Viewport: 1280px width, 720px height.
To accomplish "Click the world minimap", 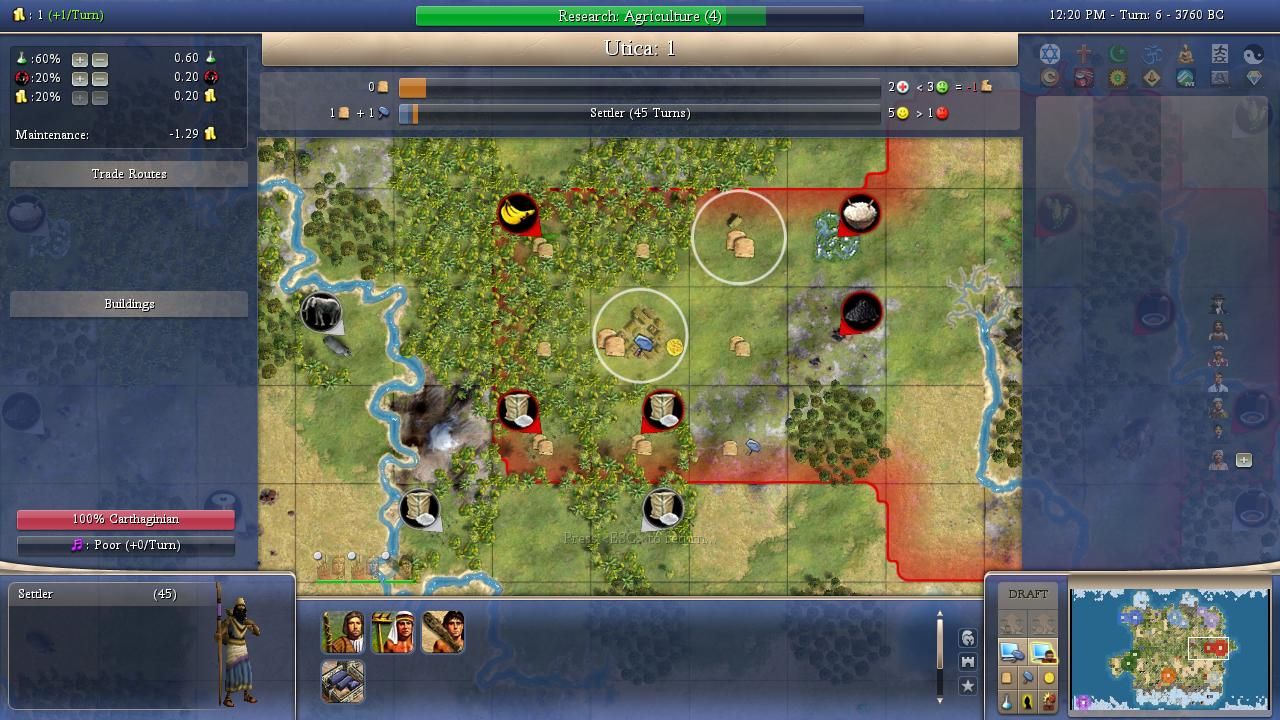I will coord(1169,649).
